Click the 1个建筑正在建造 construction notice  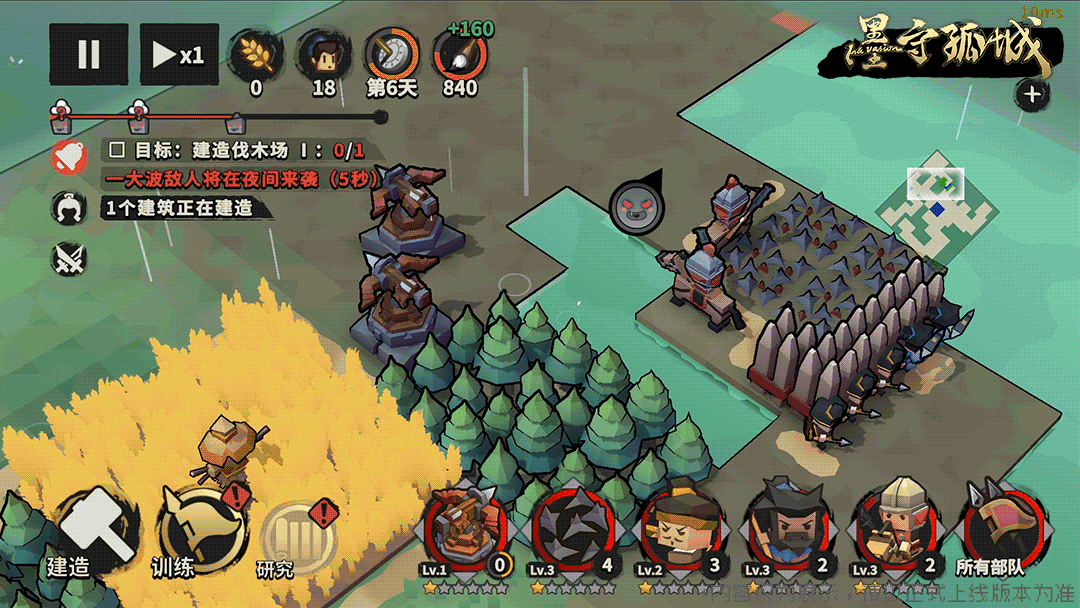(177, 208)
